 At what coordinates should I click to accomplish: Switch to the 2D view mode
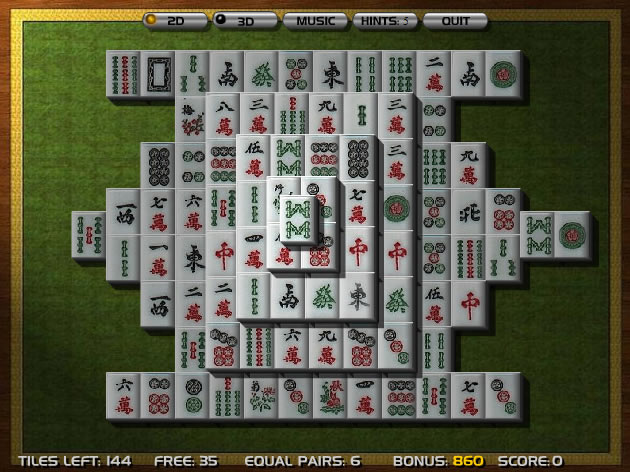(174, 20)
